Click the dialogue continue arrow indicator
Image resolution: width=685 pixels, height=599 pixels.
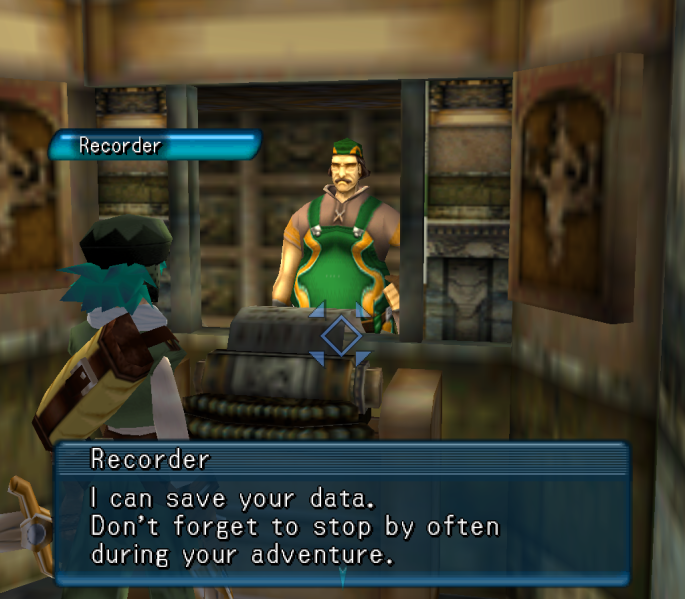click(x=342, y=575)
